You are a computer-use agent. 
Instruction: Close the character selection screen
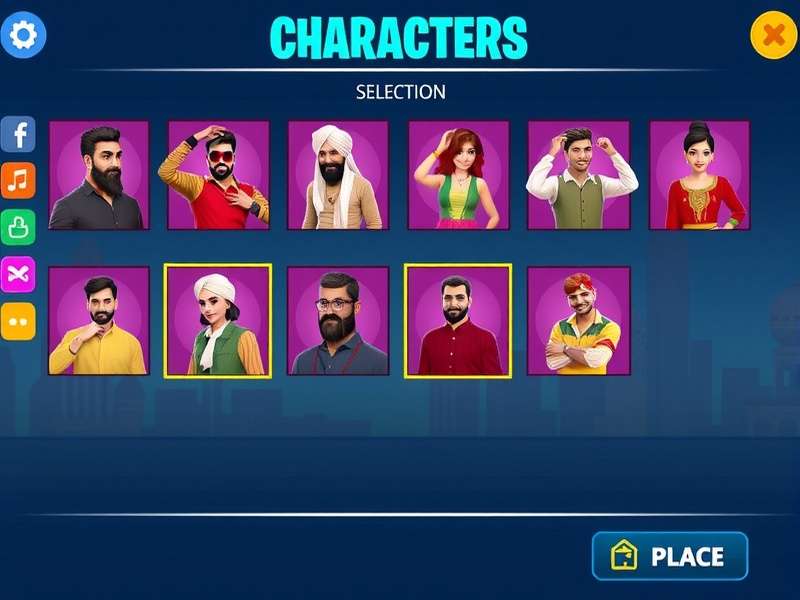pyautogui.click(x=773, y=36)
